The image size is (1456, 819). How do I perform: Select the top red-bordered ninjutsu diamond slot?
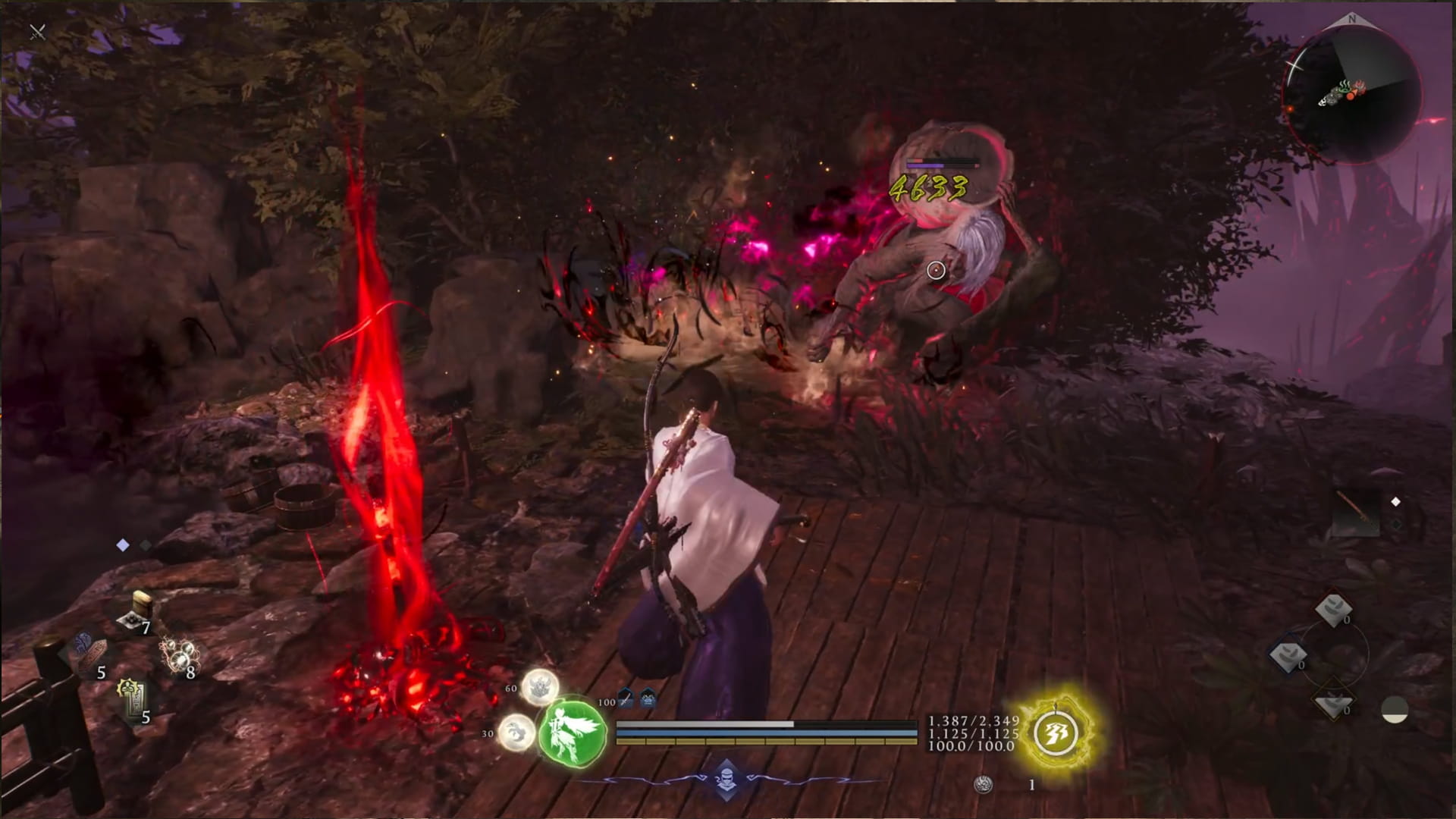click(1332, 610)
